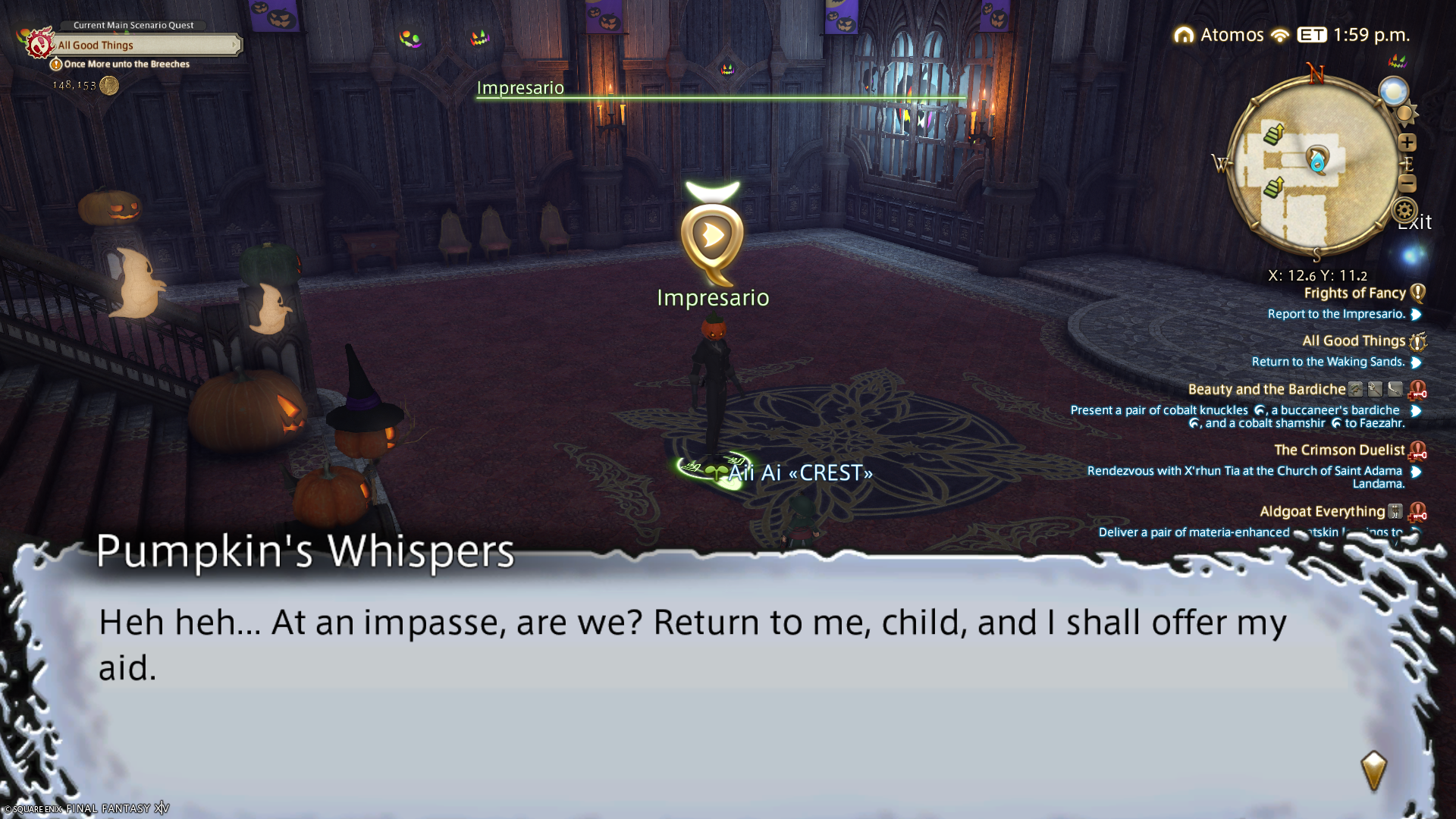Click the upper staircase marker on minimap
This screenshot has height=819, width=1456.
1274,135
